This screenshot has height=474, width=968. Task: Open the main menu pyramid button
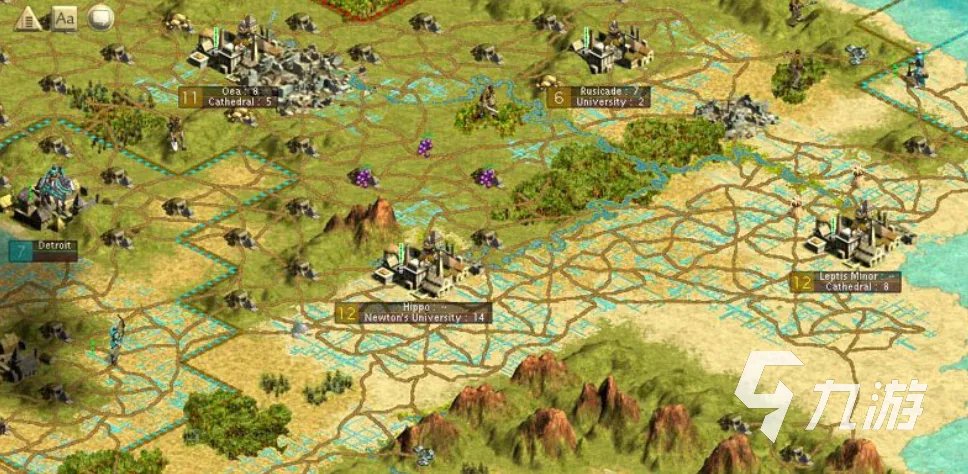pyautogui.click(x=28, y=17)
